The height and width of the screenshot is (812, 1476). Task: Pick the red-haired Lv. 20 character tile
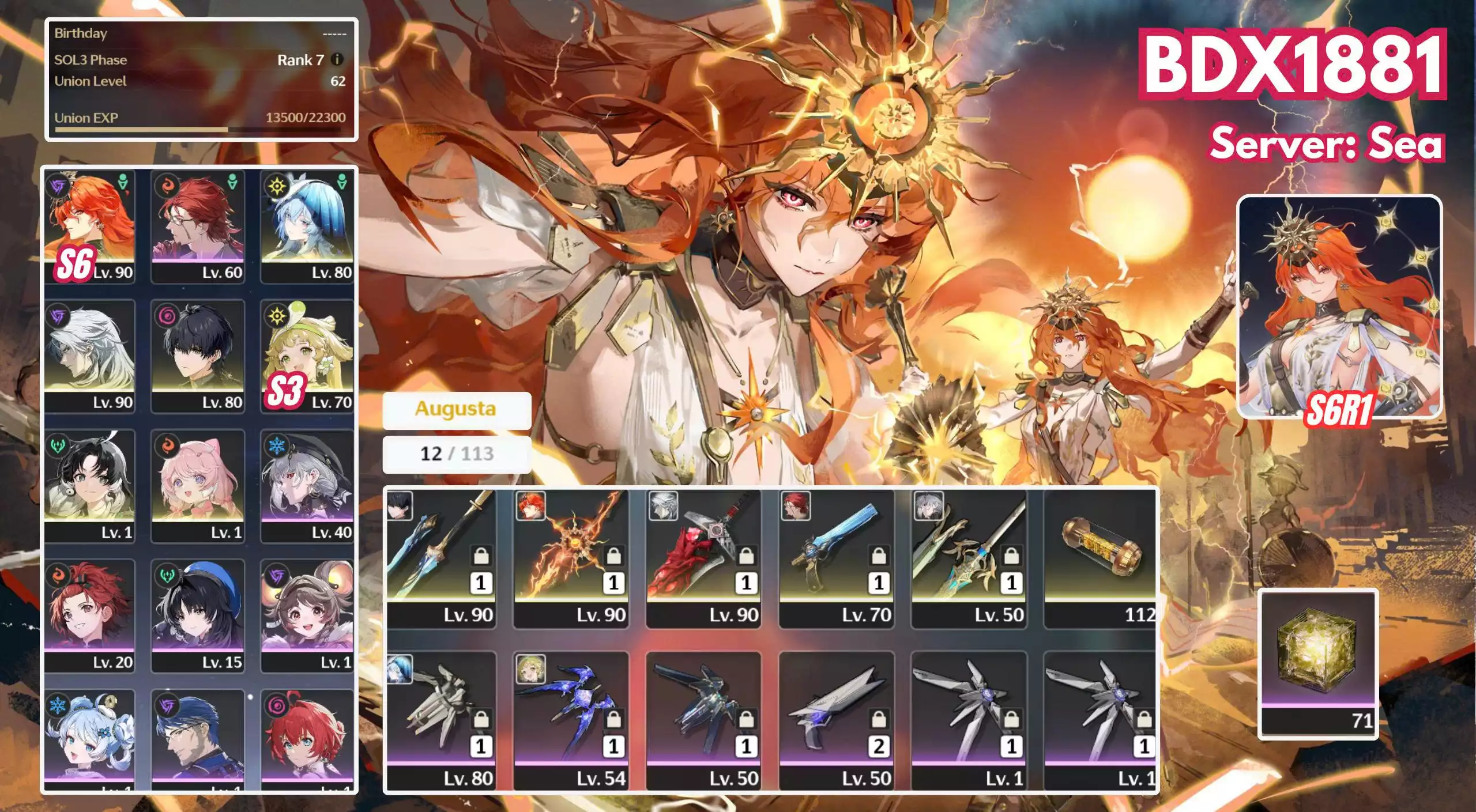click(89, 615)
